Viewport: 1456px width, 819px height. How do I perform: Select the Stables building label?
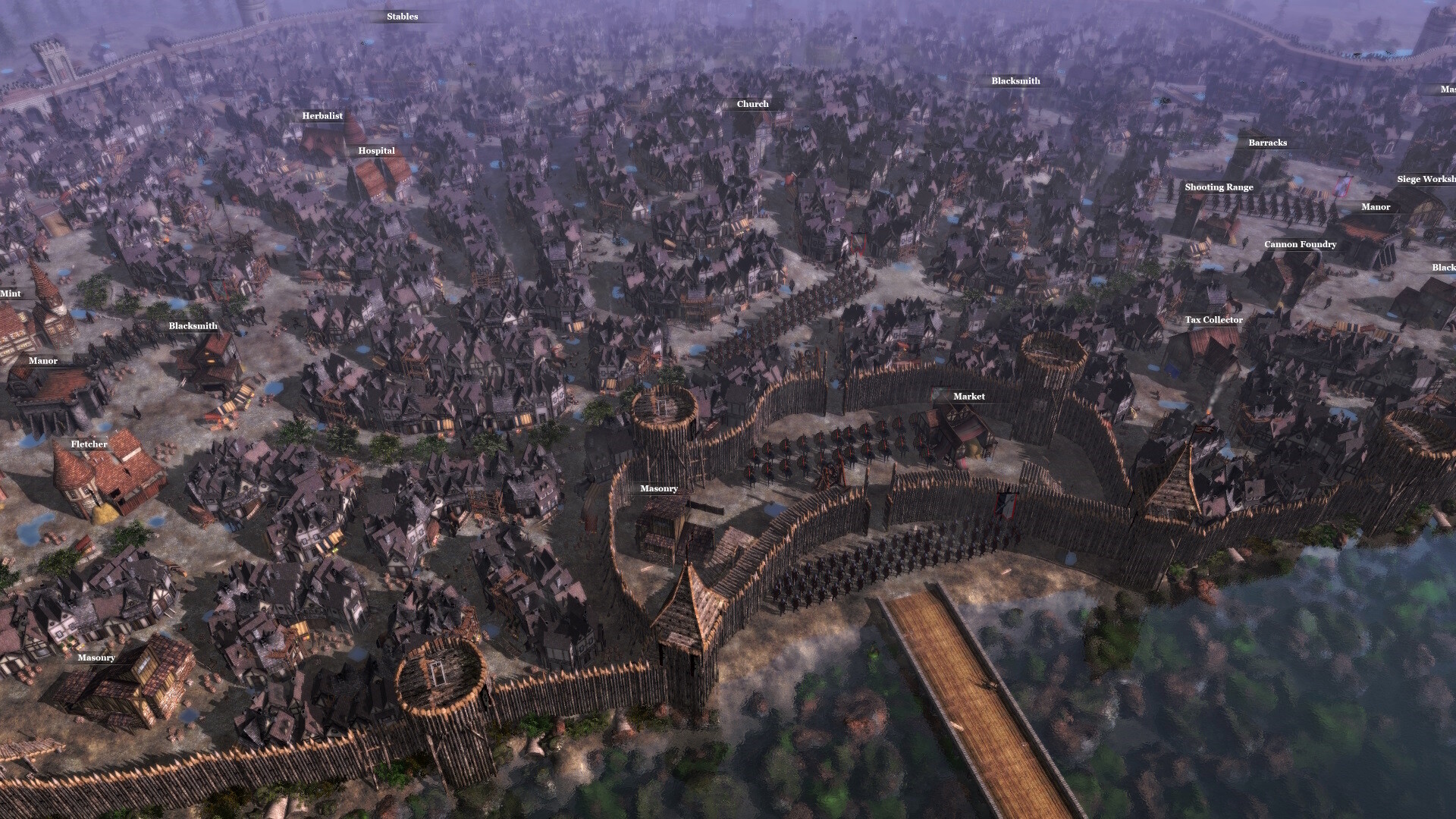[401, 16]
